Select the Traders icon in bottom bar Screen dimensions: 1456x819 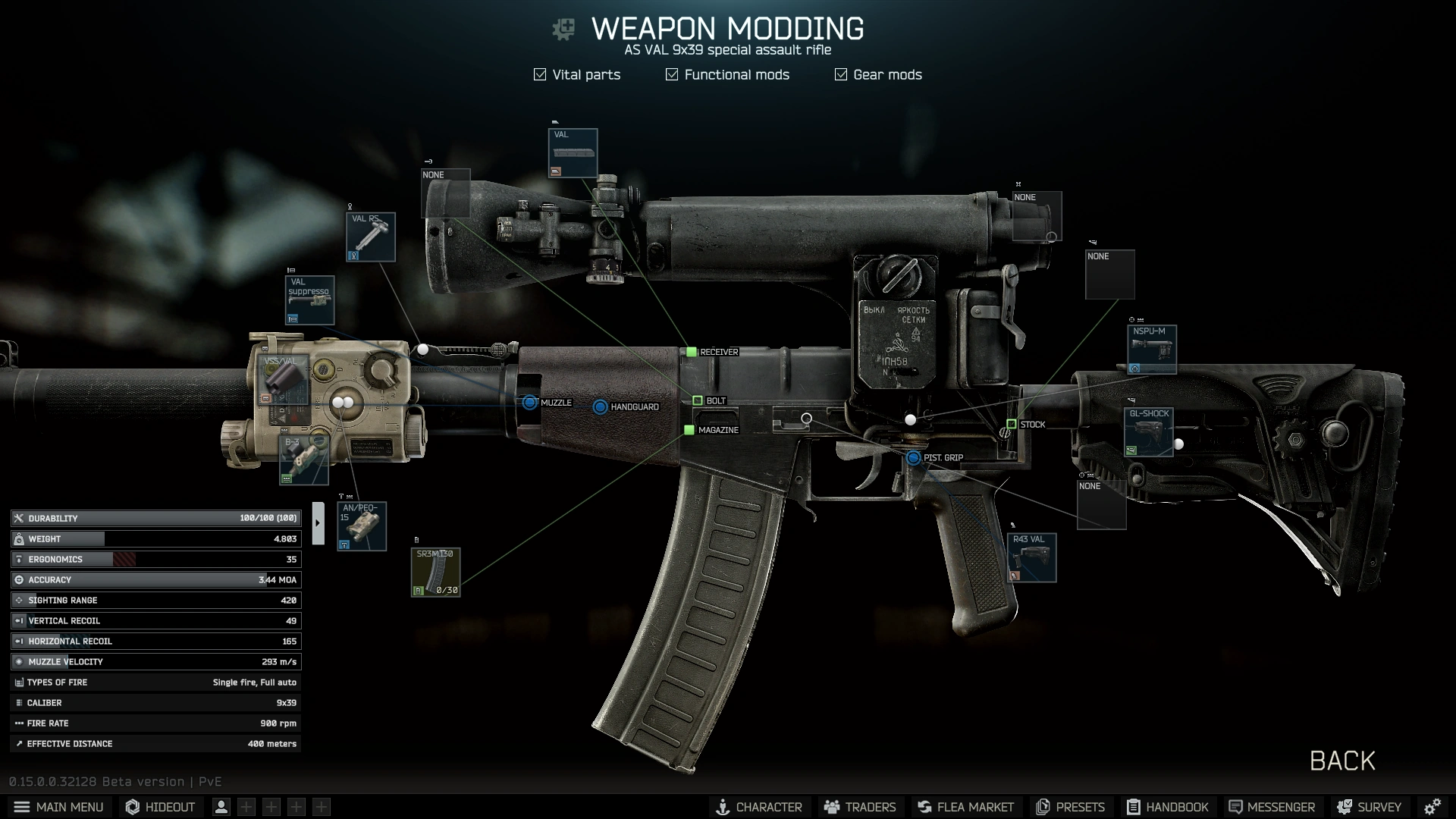pos(859,807)
